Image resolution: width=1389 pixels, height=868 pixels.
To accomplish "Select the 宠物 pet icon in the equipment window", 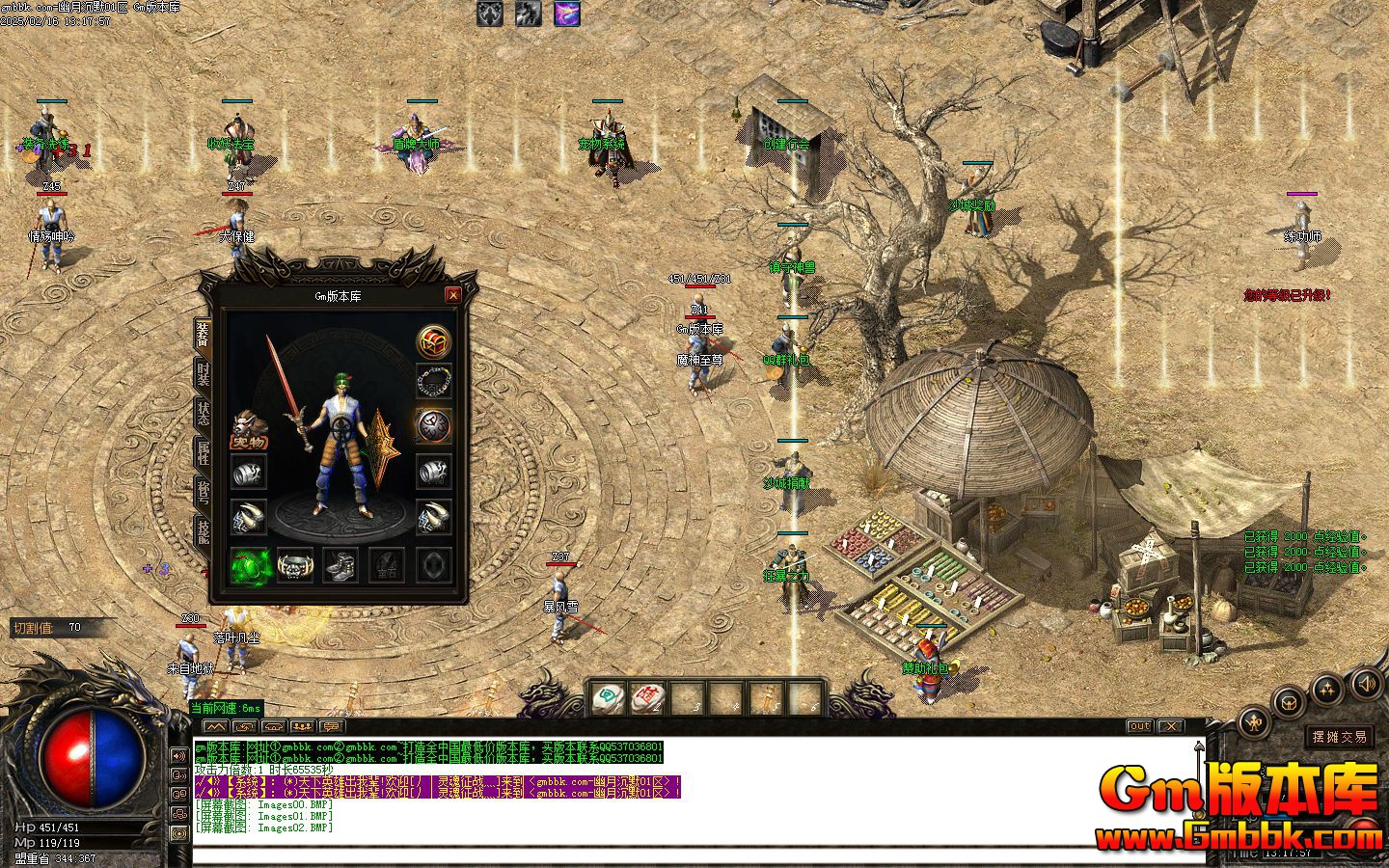I will tap(249, 425).
